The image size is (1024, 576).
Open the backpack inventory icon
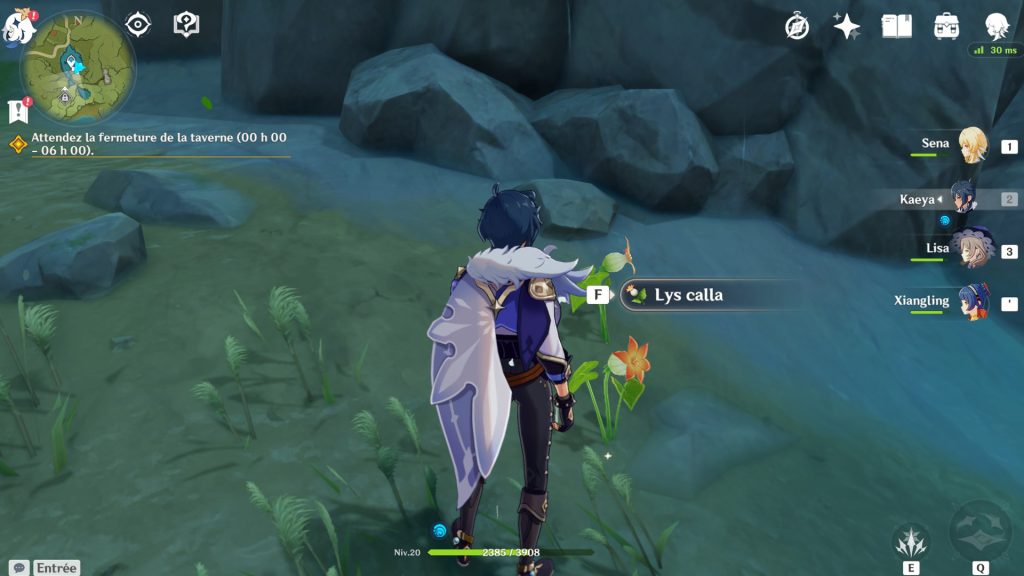coord(946,27)
